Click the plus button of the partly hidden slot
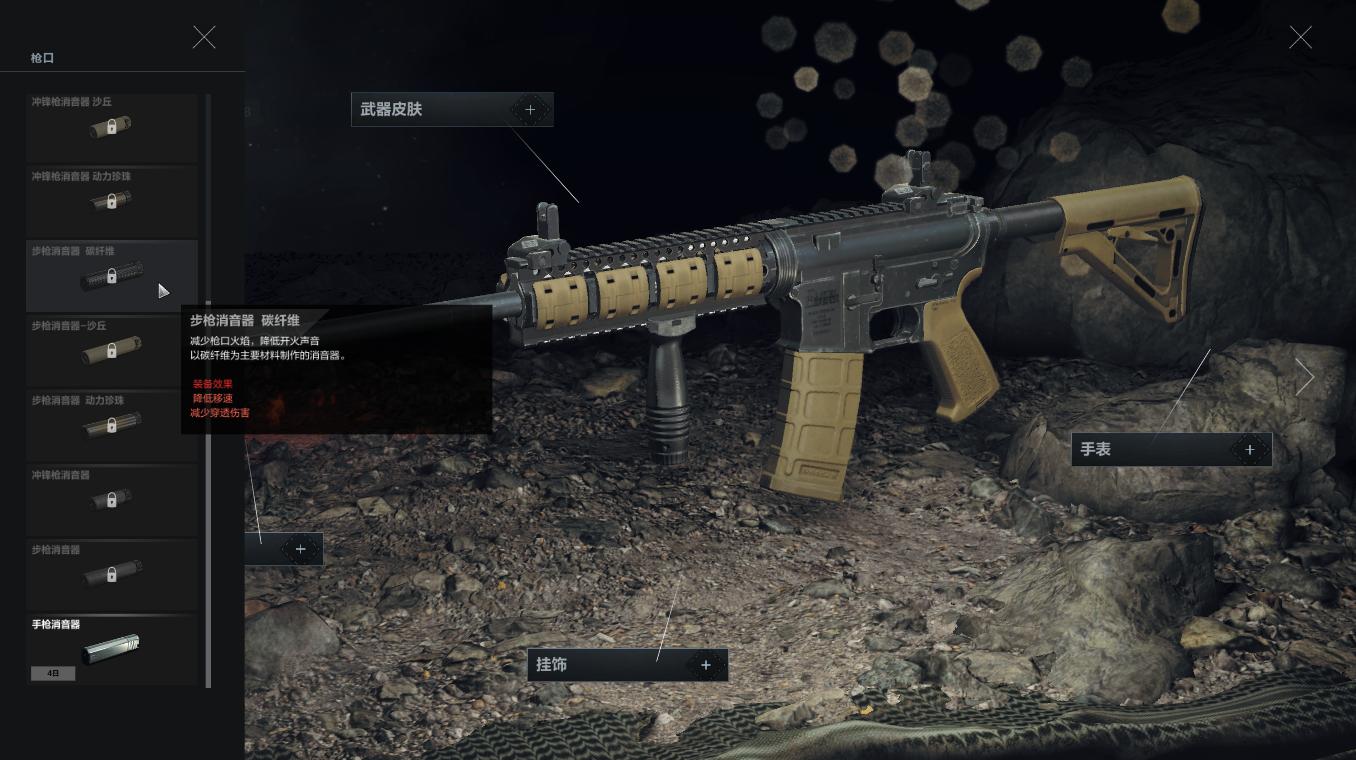The image size is (1356, 760). point(300,549)
